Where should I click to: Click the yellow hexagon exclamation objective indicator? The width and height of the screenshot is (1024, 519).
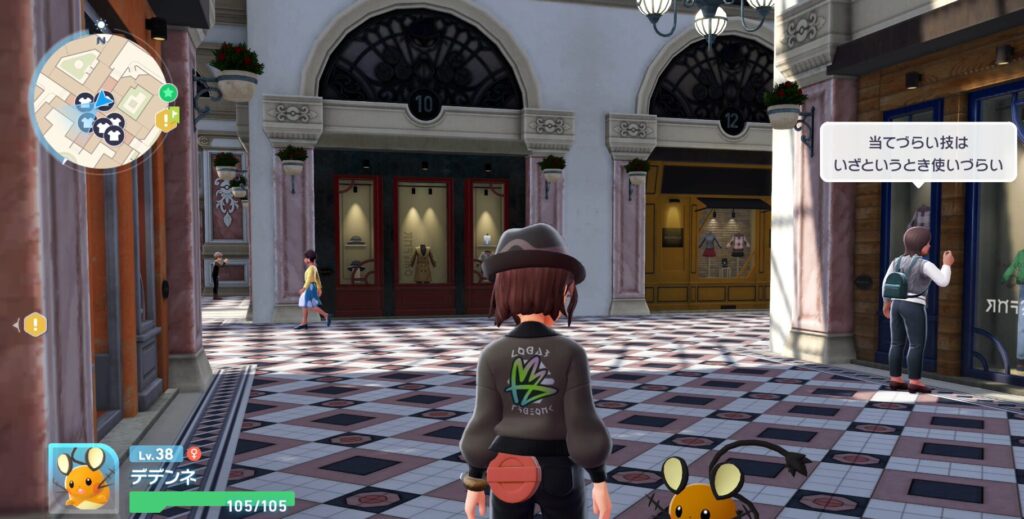(x=35, y=324)
